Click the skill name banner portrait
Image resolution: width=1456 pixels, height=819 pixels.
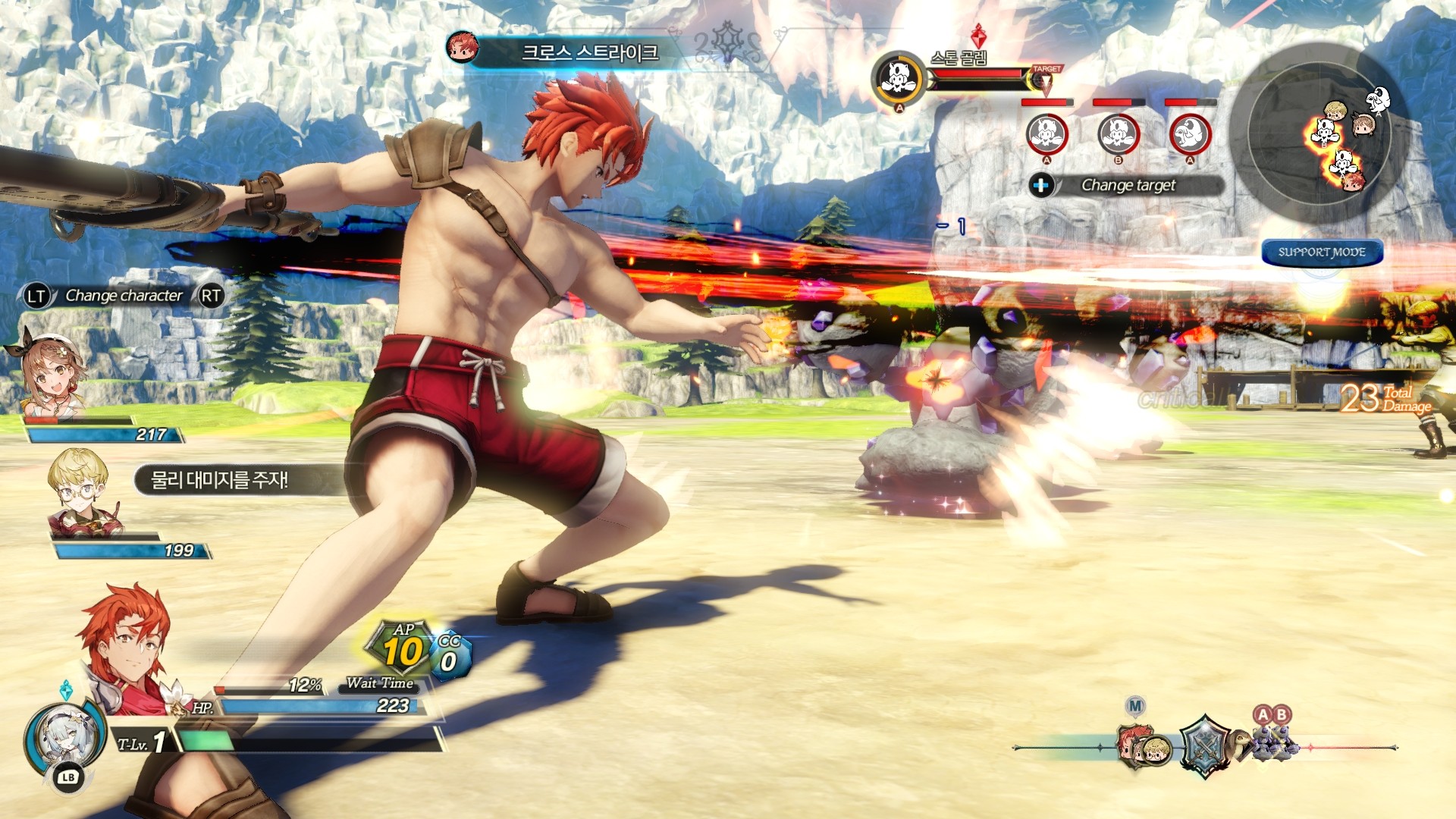pos(462,47)
